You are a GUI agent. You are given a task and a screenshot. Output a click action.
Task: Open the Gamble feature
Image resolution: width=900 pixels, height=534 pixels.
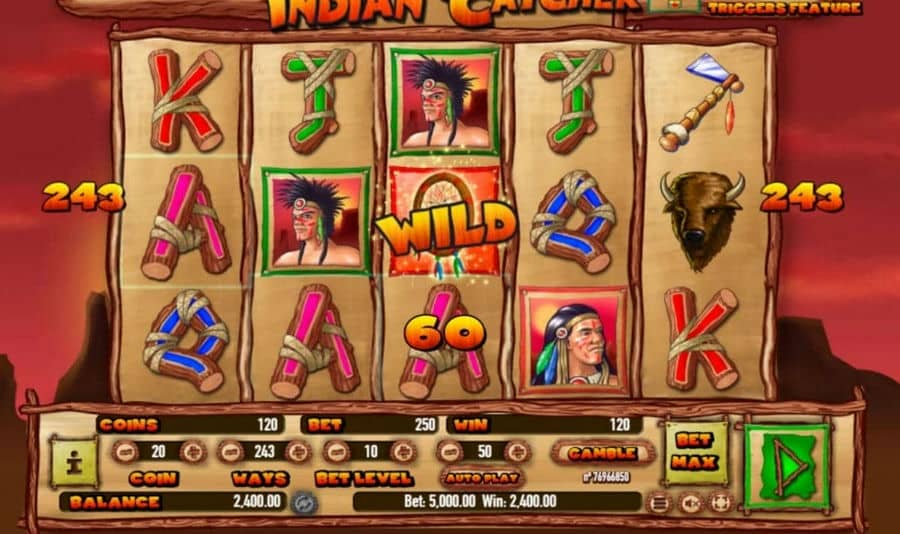pos(602,452)
